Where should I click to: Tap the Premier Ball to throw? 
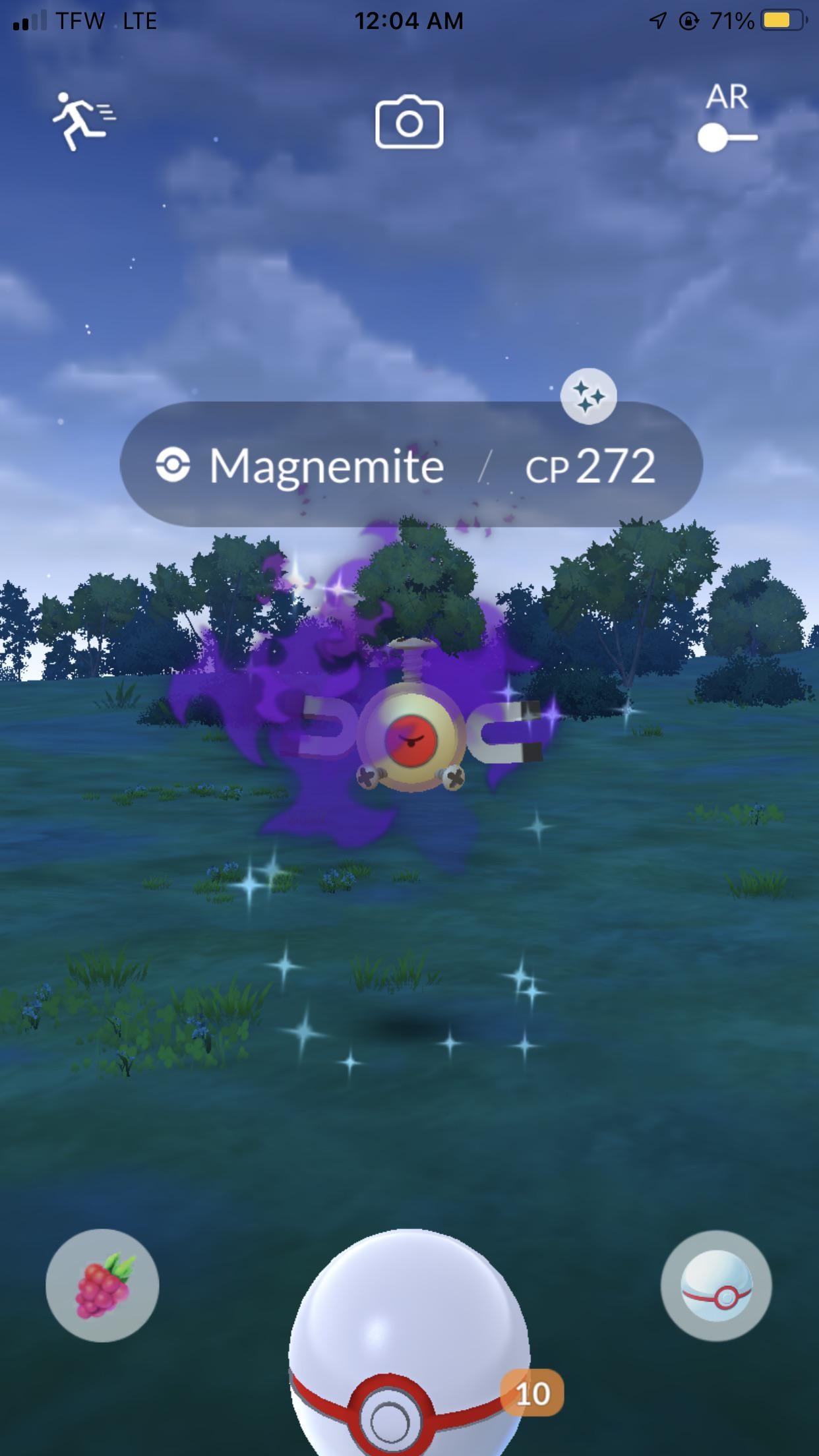click(409, 1358)
